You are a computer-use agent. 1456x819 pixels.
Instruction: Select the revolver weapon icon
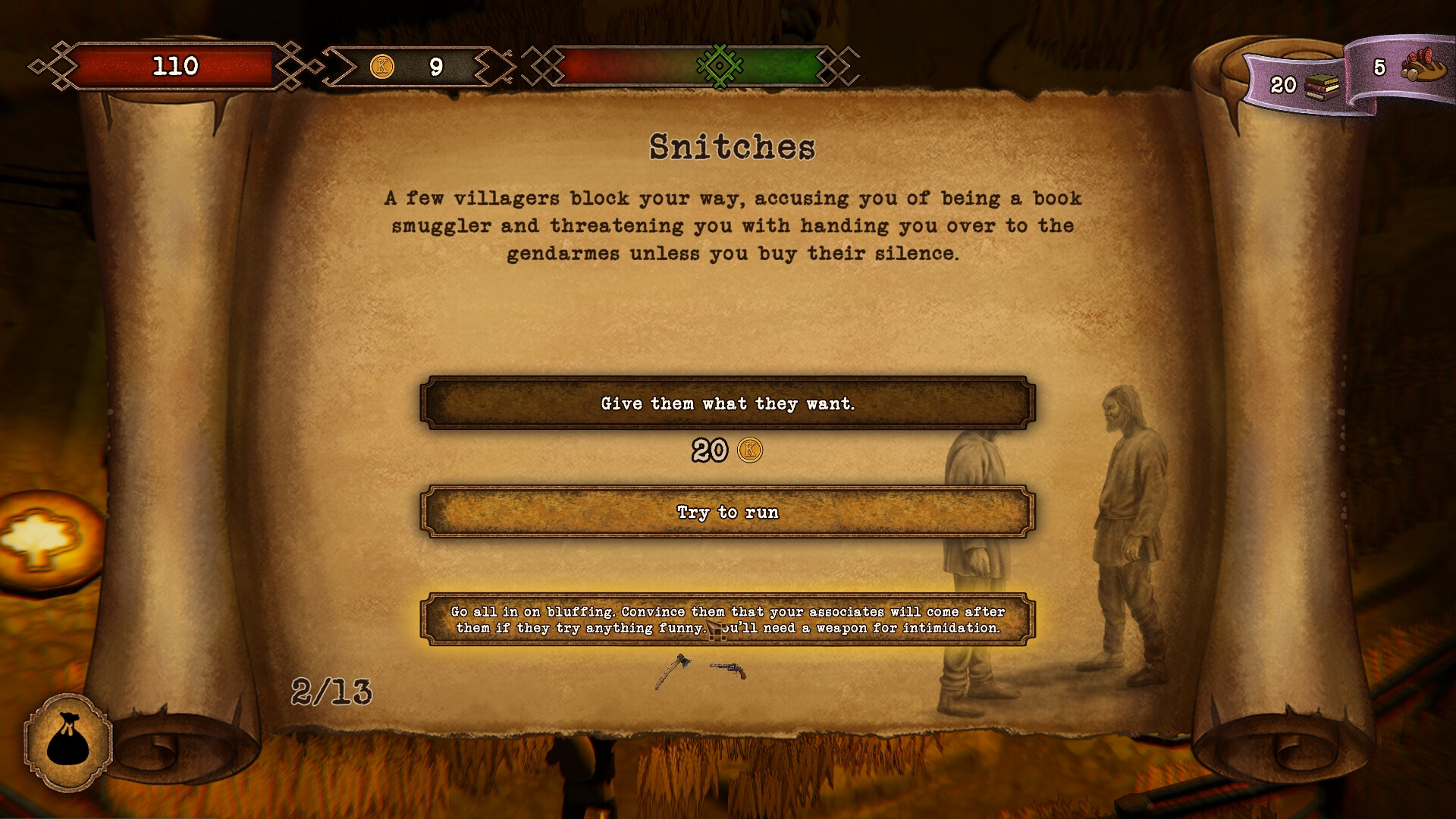point(726,670)
